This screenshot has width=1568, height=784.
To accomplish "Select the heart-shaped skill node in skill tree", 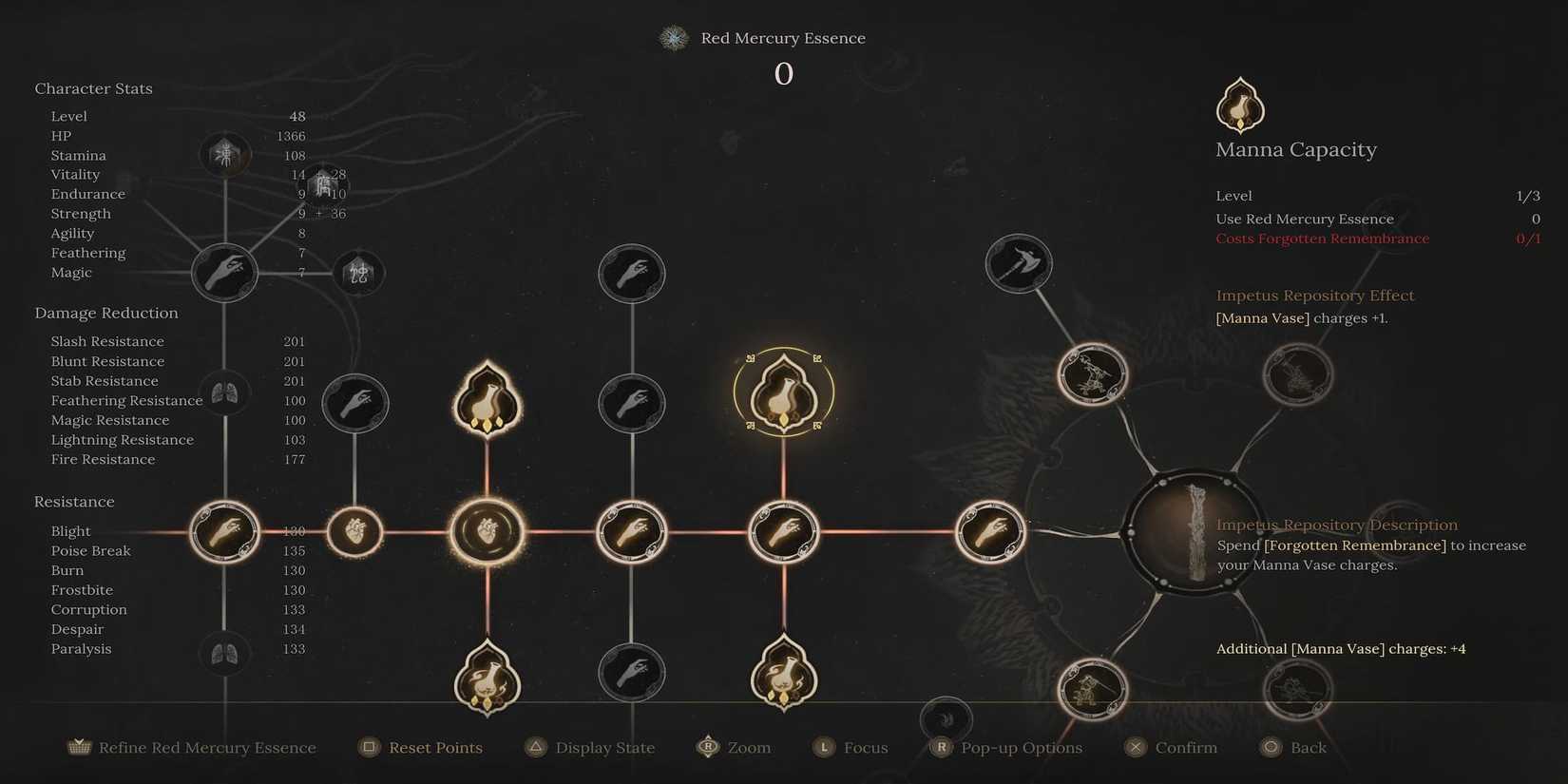I will pos(487,530).
